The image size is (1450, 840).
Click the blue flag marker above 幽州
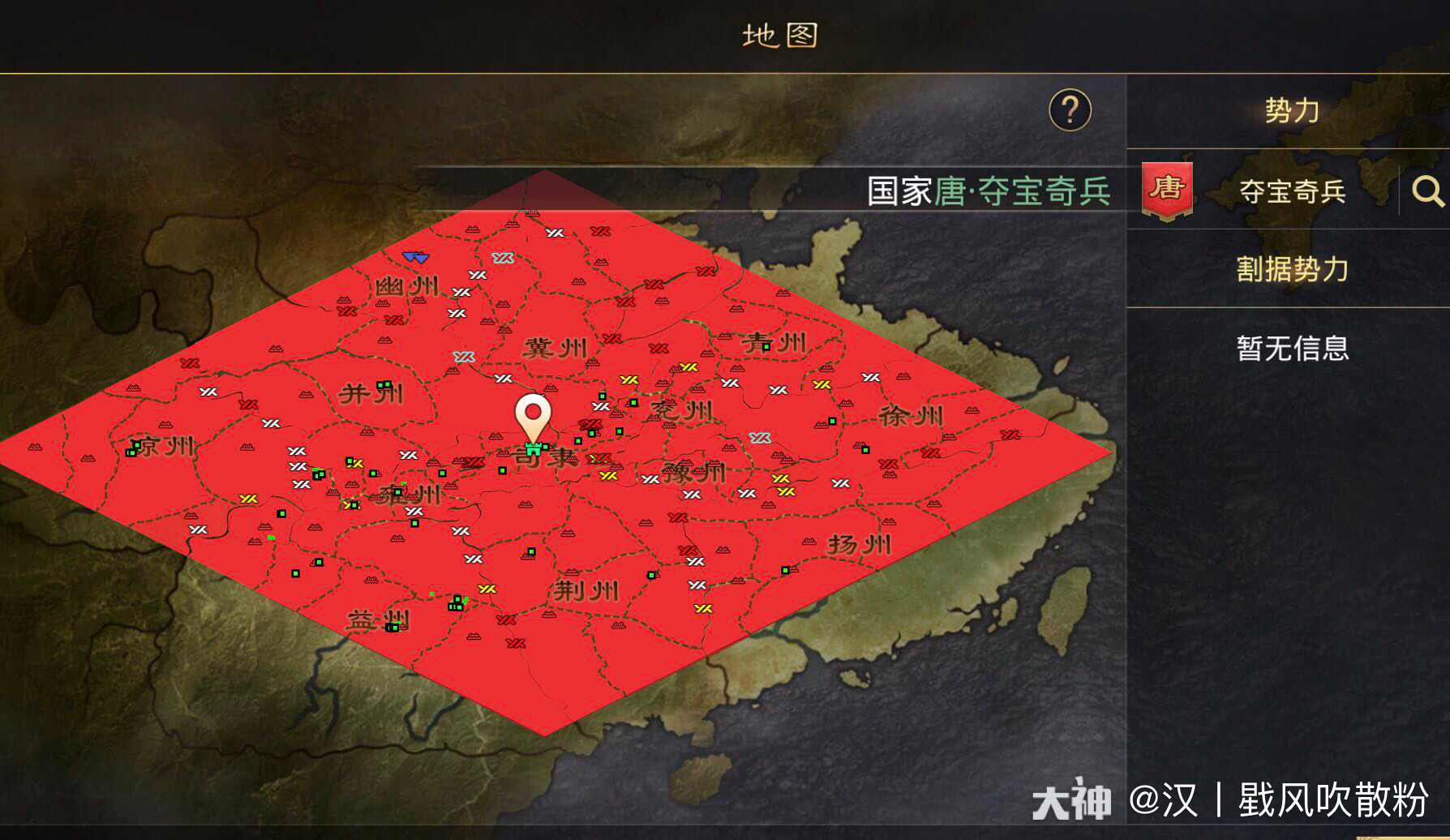tap(414, 255)
